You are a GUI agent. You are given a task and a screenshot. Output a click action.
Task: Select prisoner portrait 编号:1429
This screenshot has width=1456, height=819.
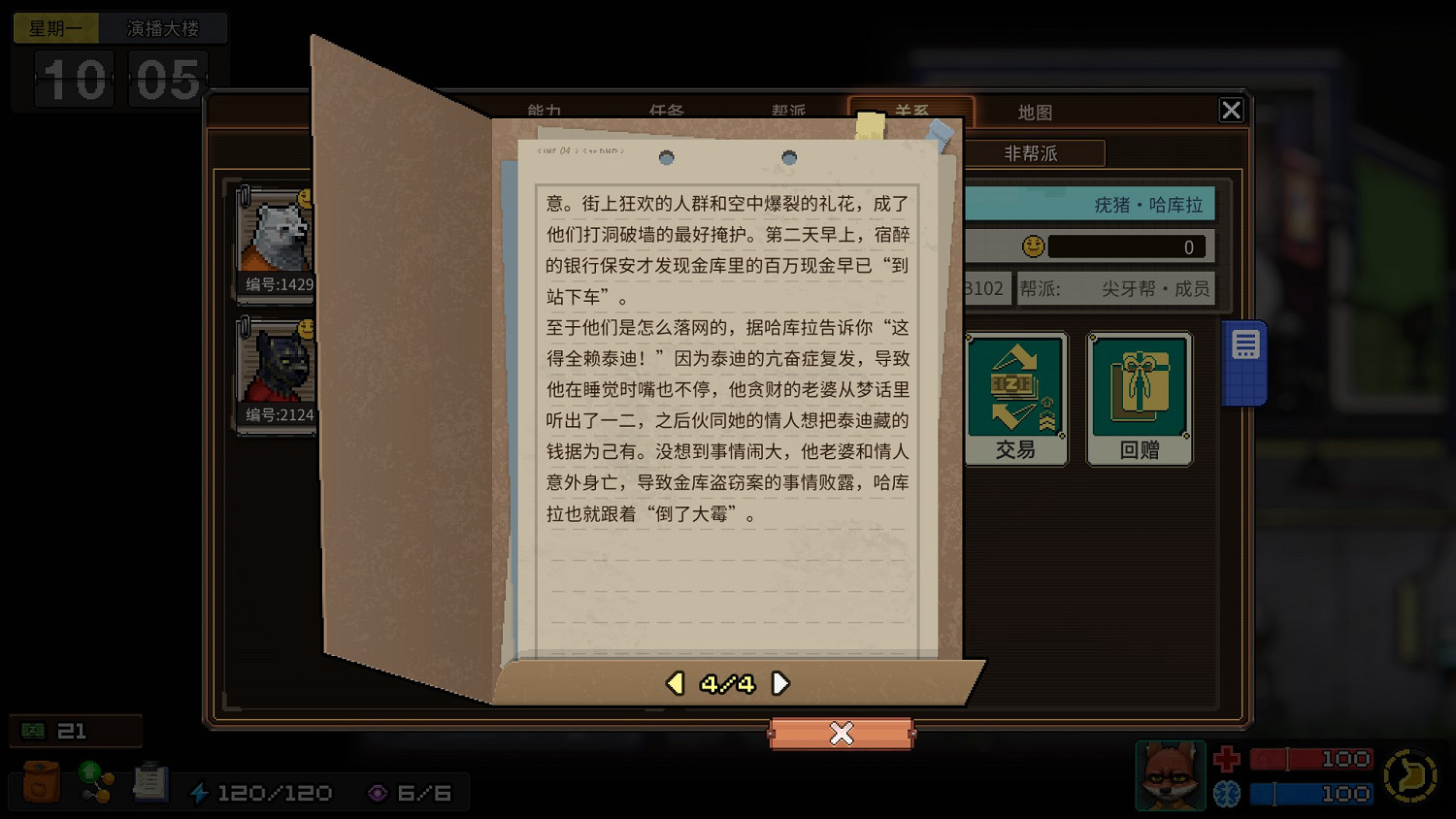coord(276,236)
